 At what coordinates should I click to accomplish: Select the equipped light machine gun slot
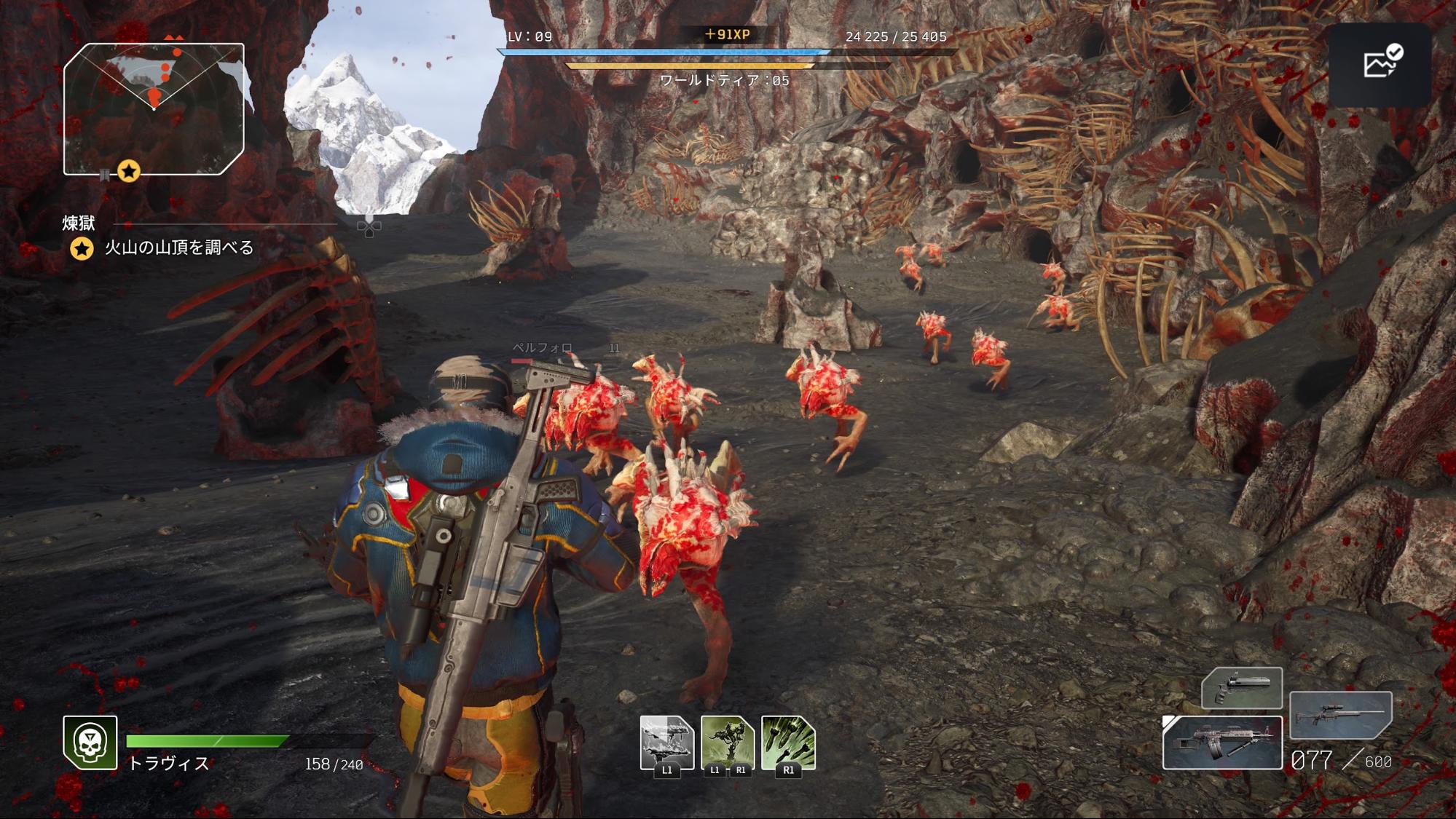point(1221,743)
